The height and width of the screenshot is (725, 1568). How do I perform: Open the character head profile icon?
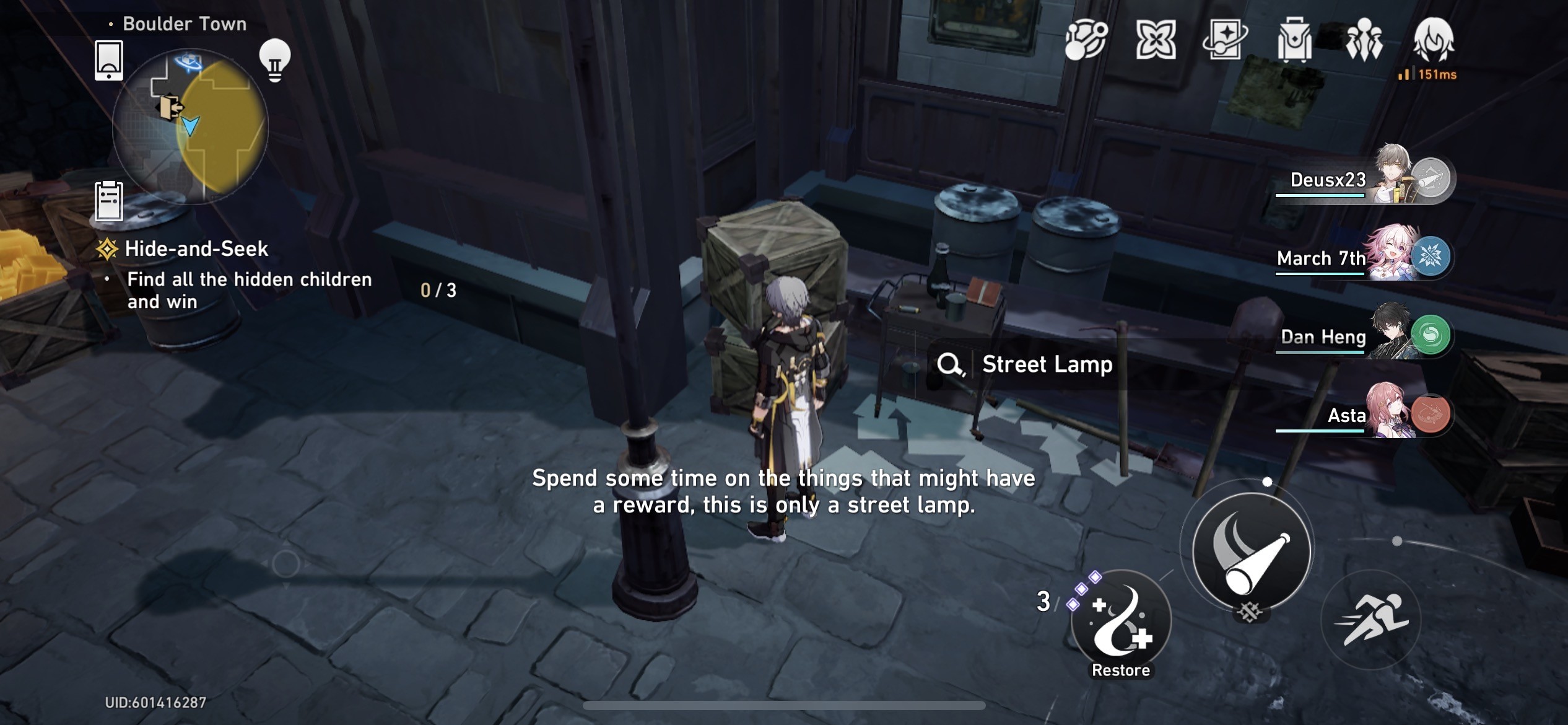[1433, 40]
